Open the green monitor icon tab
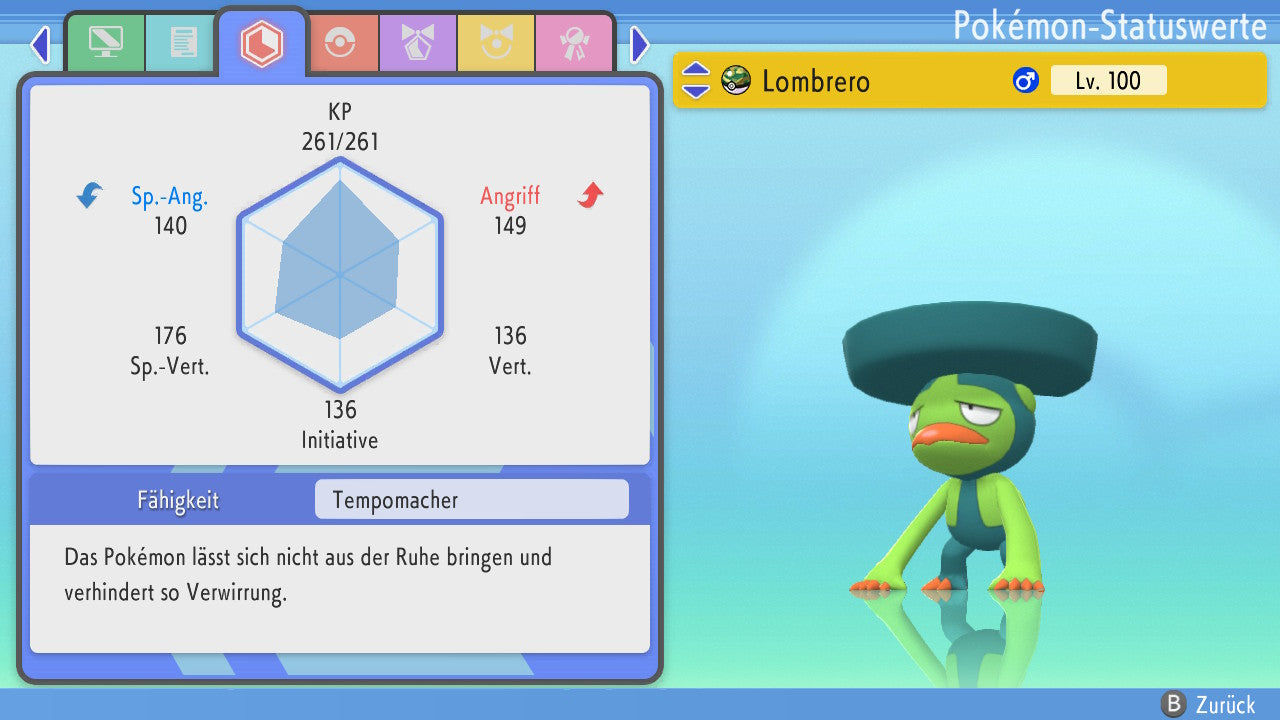The width and height of the screenshot is (1280, 720). click(x=105, y=44)
